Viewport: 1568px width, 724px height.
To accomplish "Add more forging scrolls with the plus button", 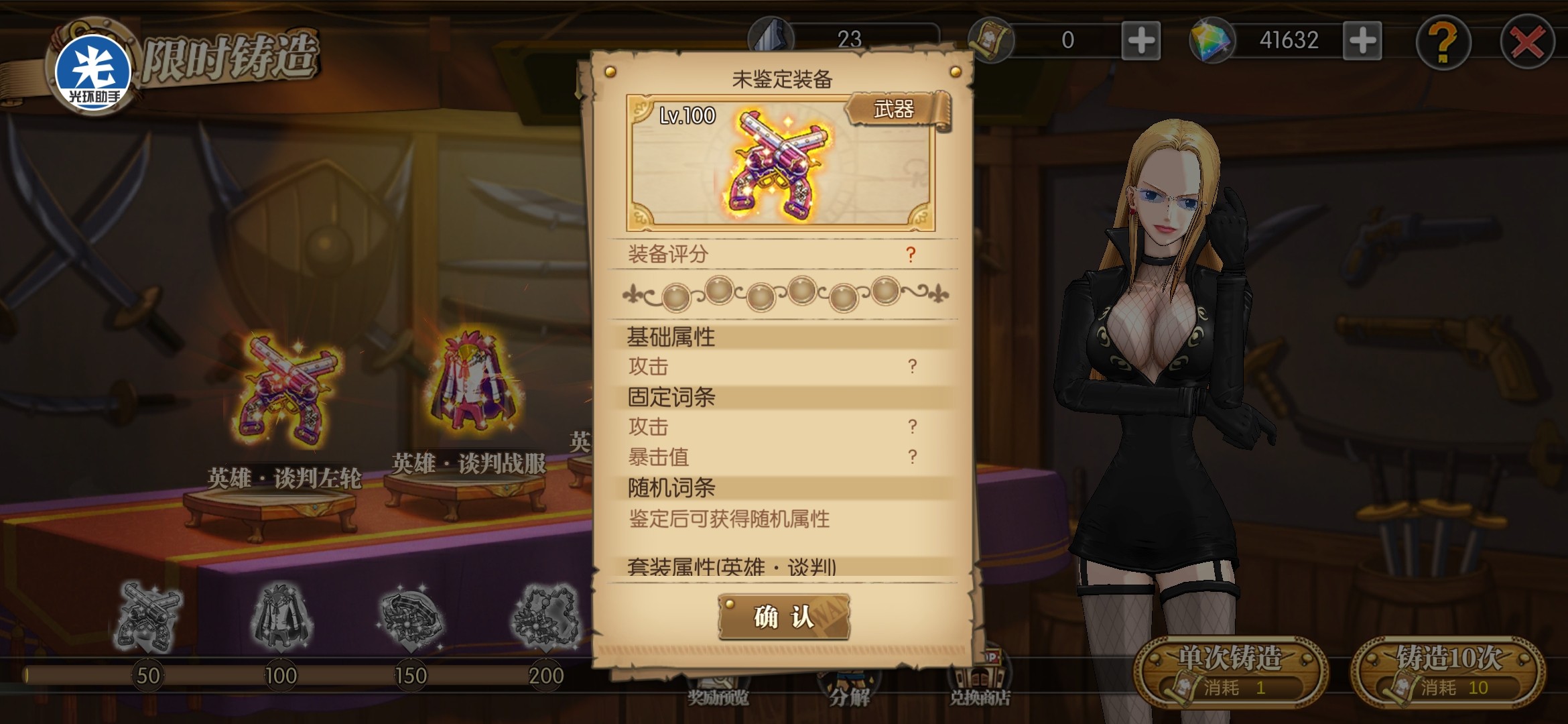I will 1141,41.
